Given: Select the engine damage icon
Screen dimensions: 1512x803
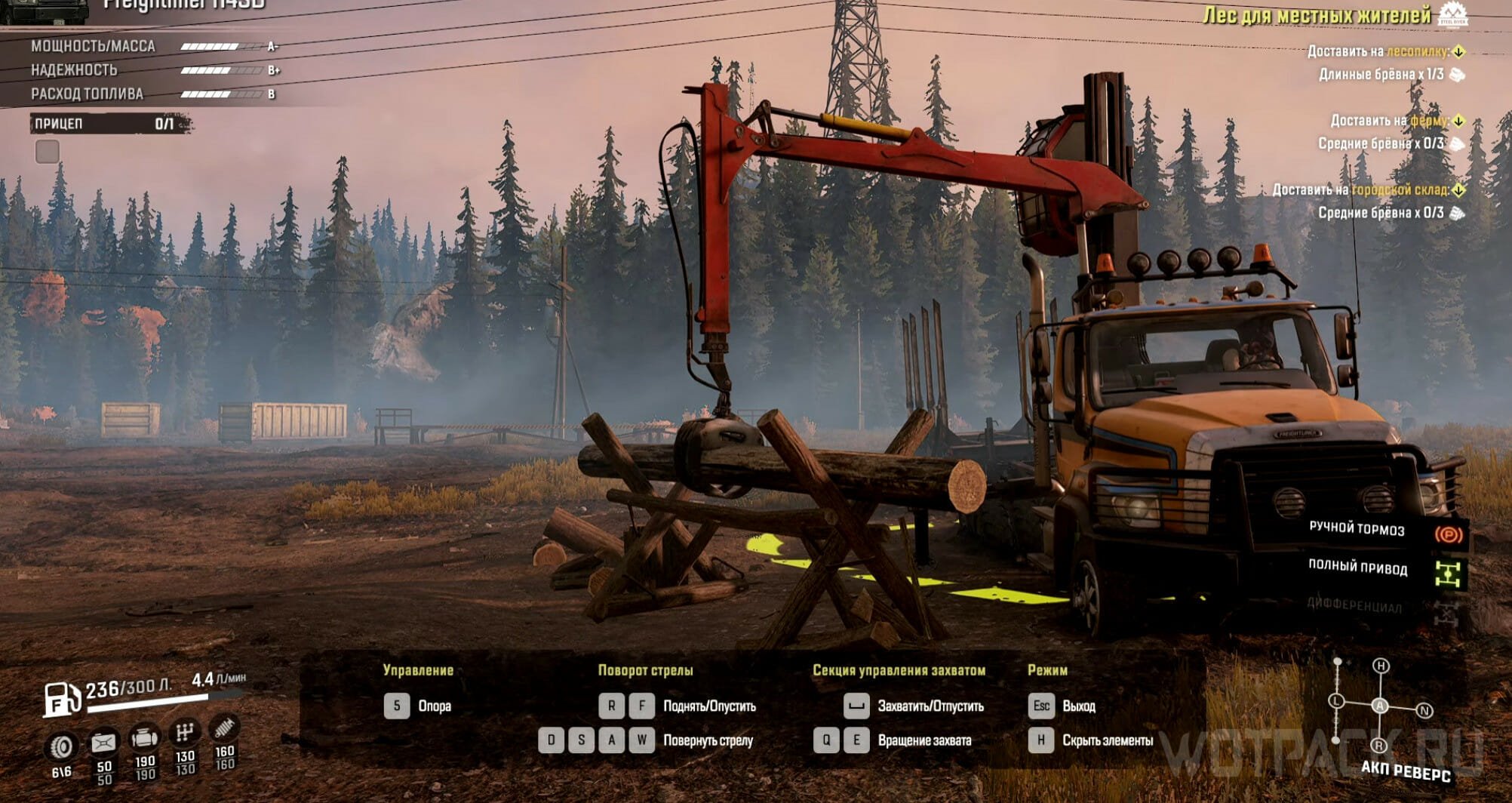Looking at the screenshot, I should click(144, 737).
